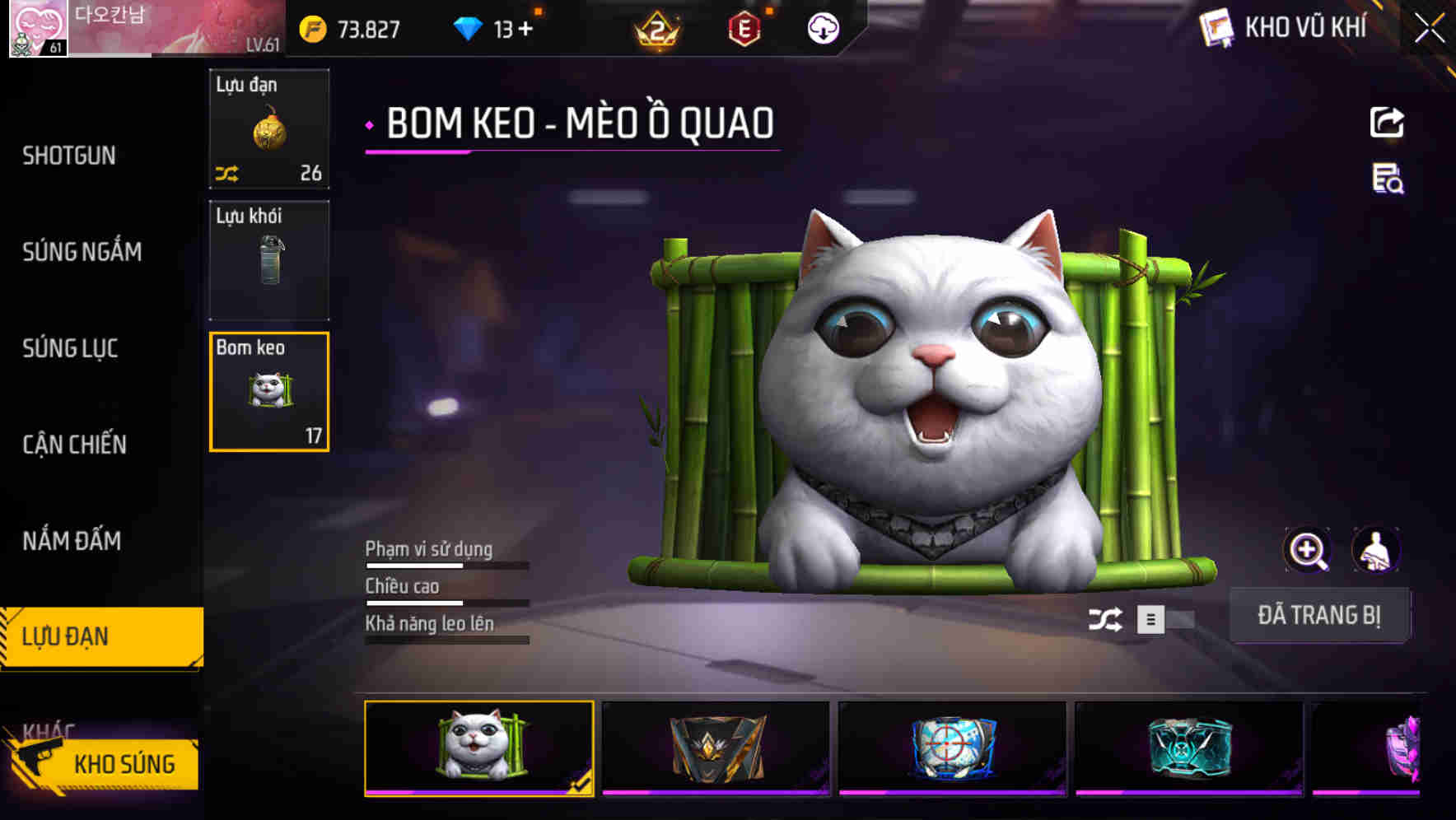Select the red E elite pass emblem

point(745,27)
